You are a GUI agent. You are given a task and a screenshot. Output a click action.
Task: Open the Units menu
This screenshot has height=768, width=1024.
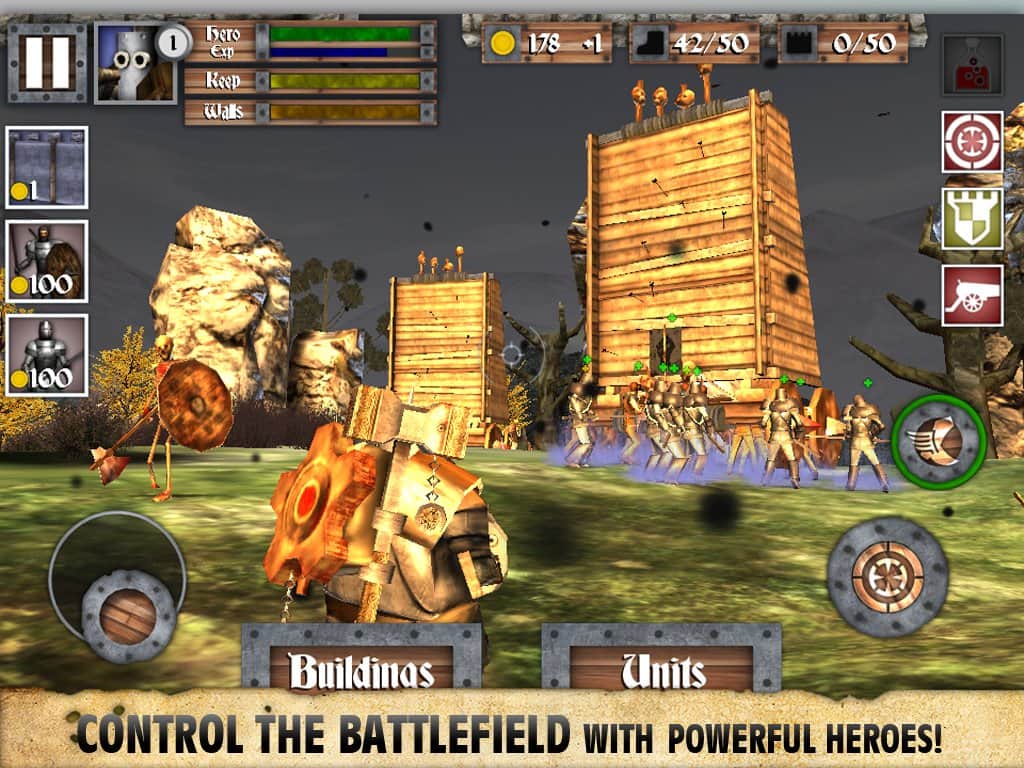[x=662, y=670]
